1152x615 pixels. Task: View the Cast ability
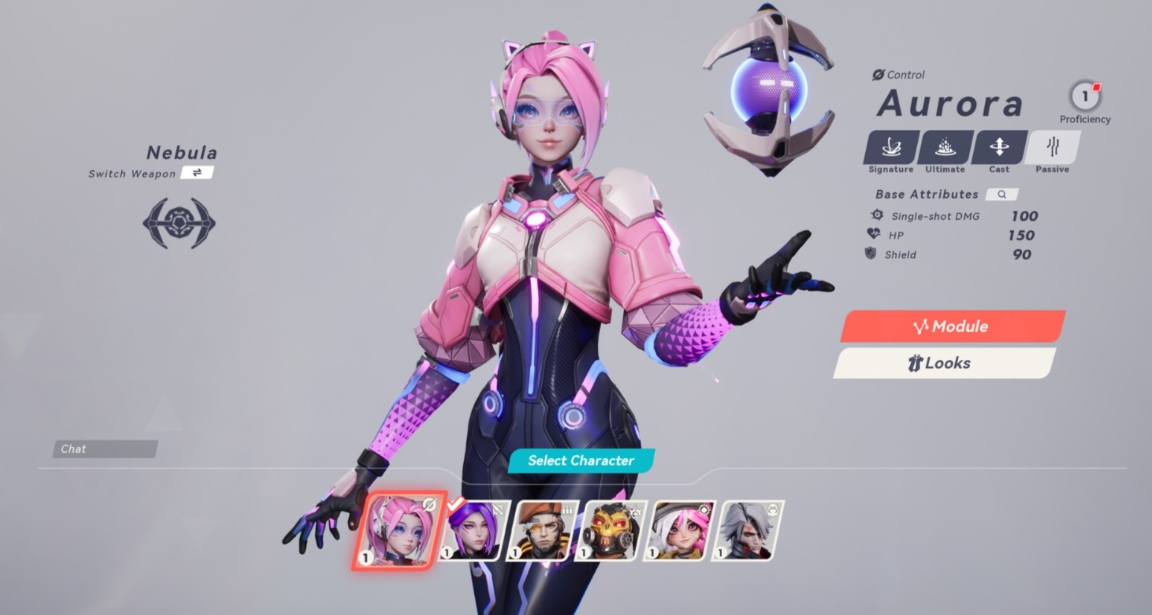point(998,148)
